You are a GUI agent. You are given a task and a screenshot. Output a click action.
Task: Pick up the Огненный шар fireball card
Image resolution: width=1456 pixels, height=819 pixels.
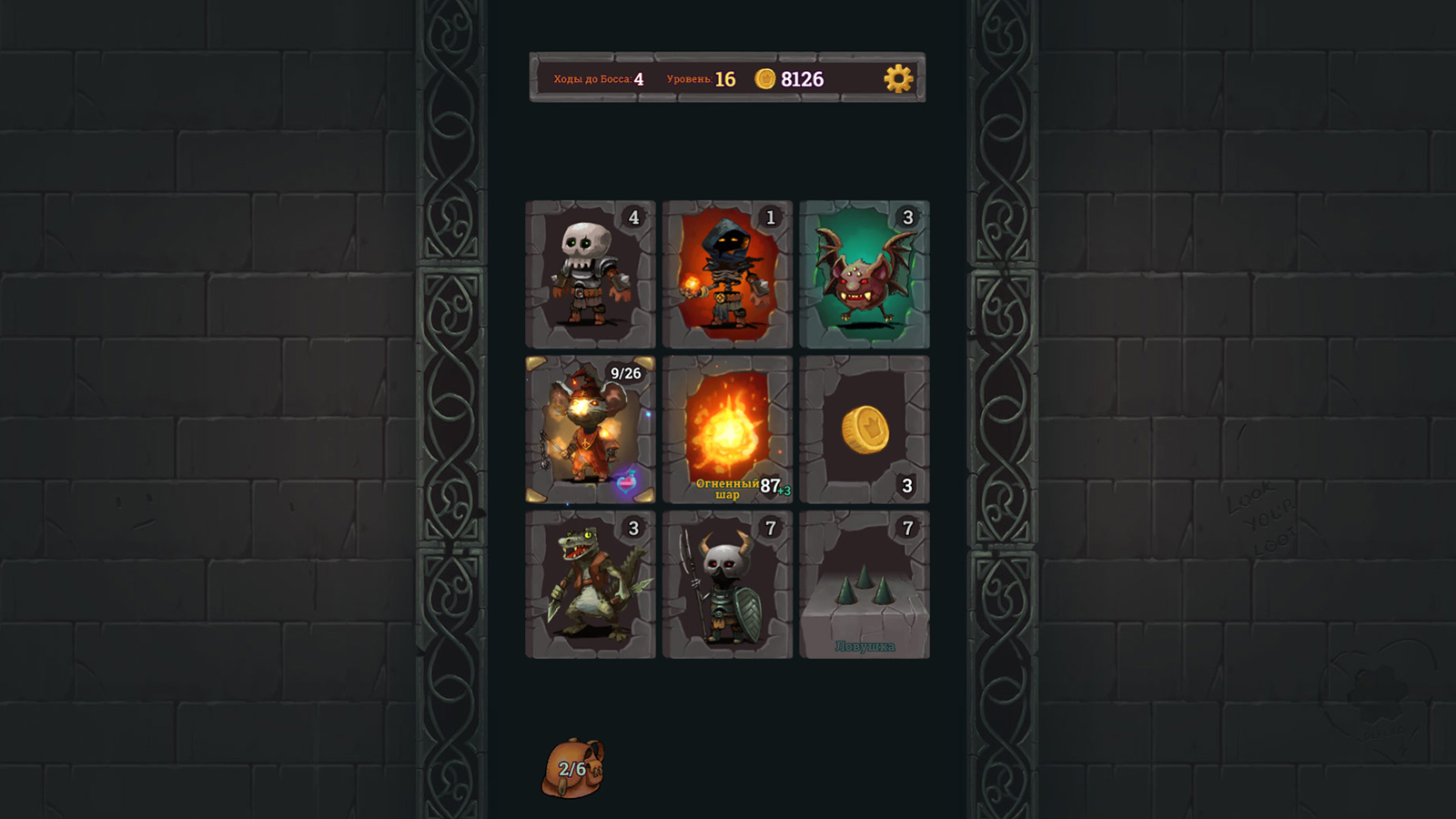tap(727, 426)
